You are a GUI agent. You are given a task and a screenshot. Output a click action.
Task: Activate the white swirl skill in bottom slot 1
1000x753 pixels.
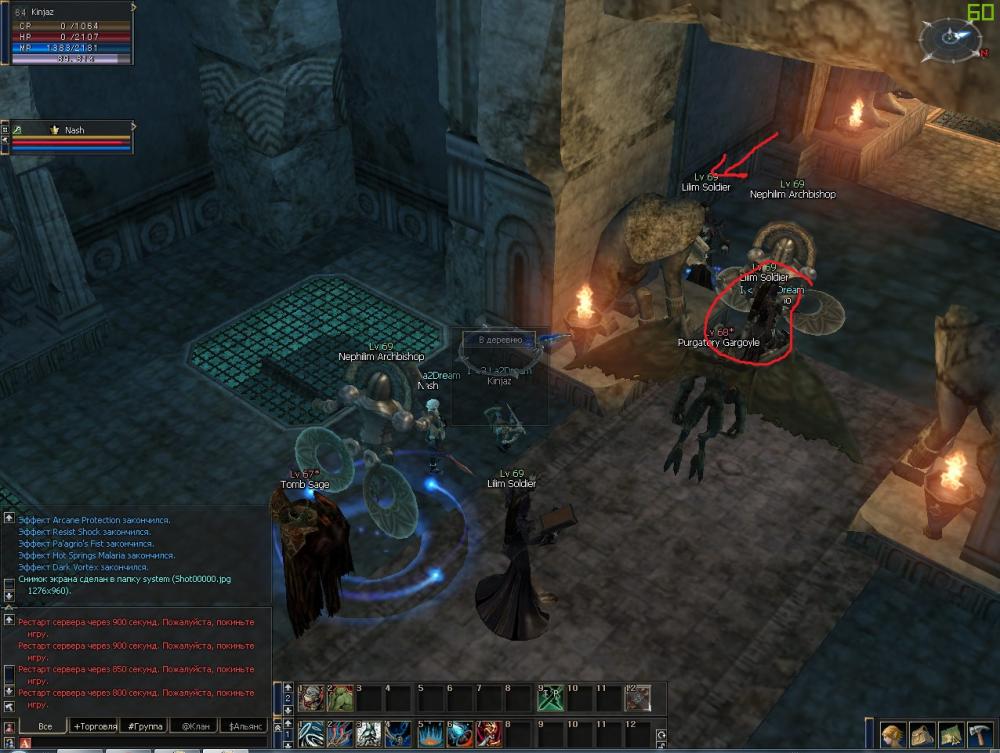pyautogui.click(x=312, y=732)
